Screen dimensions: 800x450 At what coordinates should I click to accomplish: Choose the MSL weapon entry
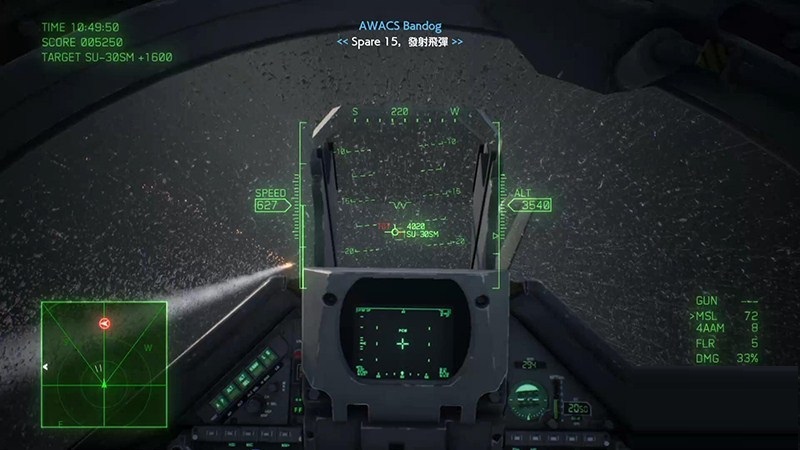727,315
